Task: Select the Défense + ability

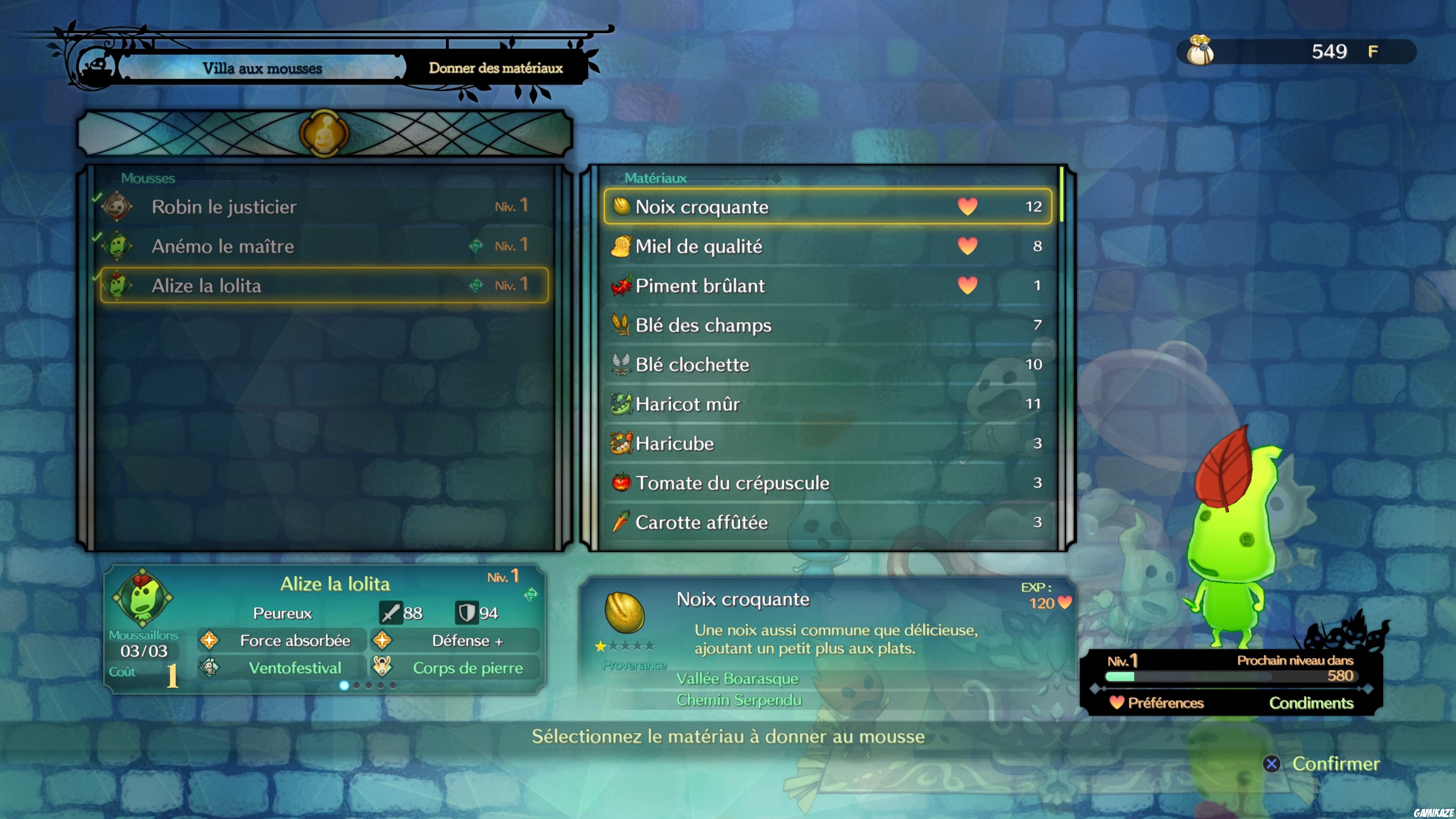Action: tap(467, 640)
